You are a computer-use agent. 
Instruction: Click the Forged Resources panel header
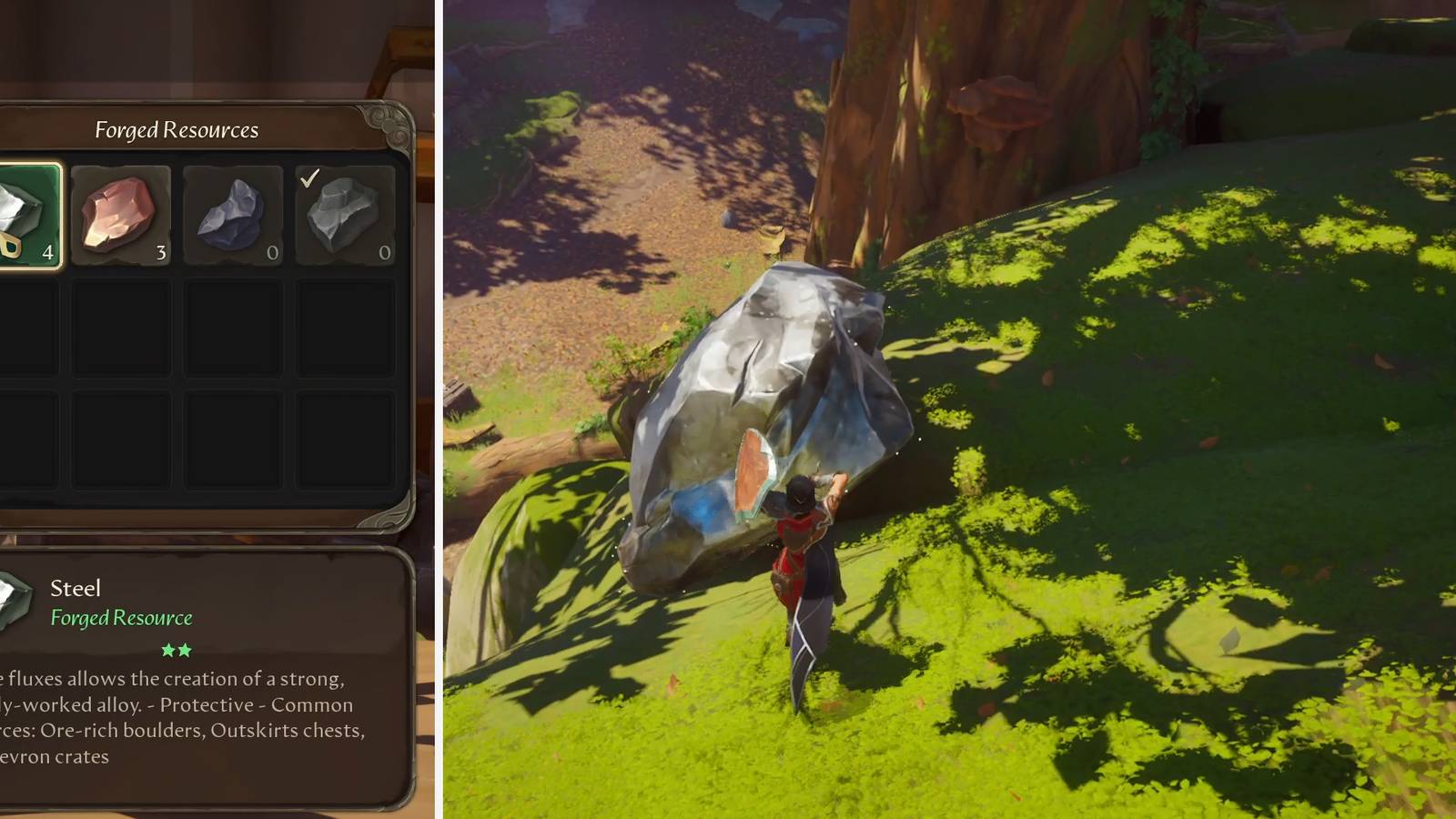(x=176, y=130)
